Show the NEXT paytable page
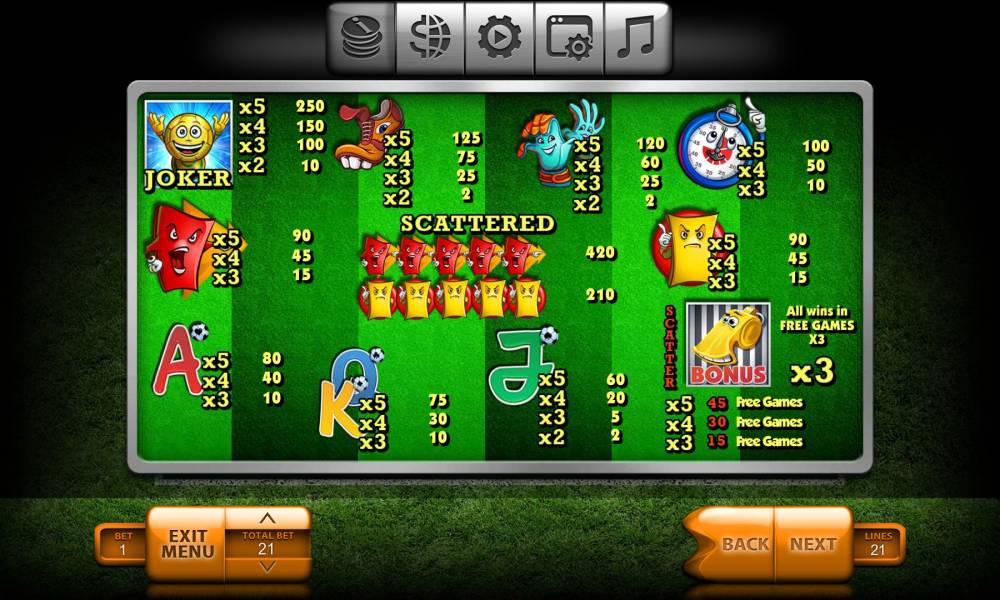Viewport: 1000px width, 600px height. coord(813,544)
